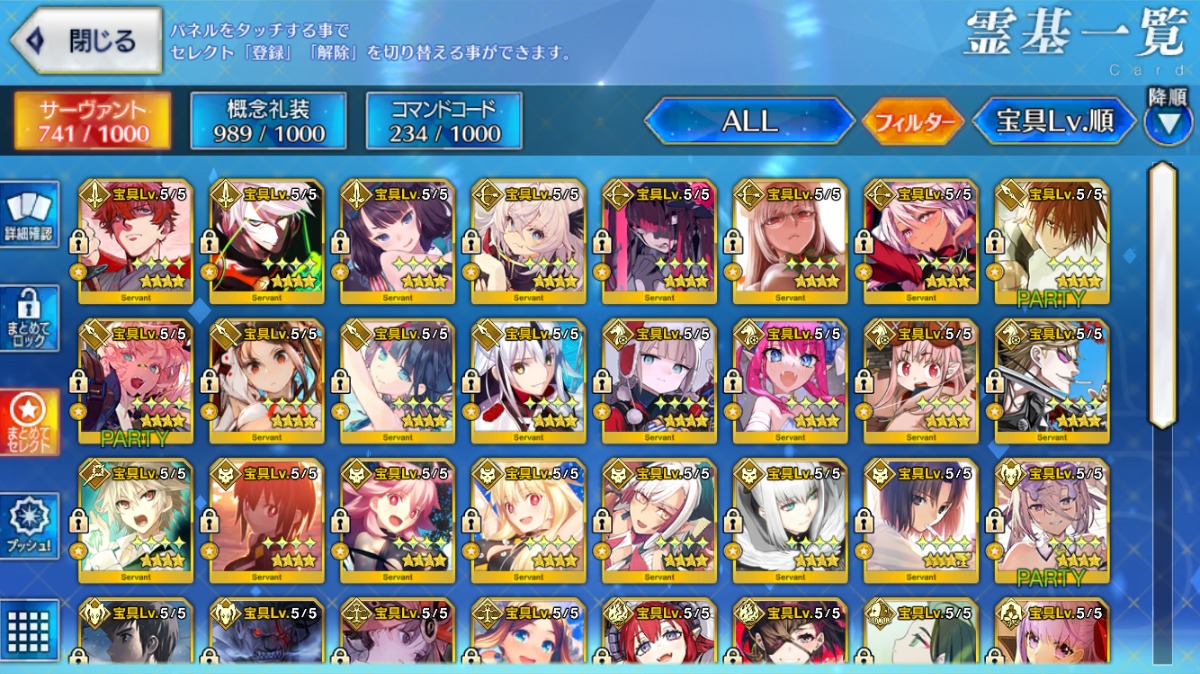The height and width of the screenshot is (674, 1200).
Task: Change the 宝具Lv.順 sort order
Action: [x=1054, y=122]
